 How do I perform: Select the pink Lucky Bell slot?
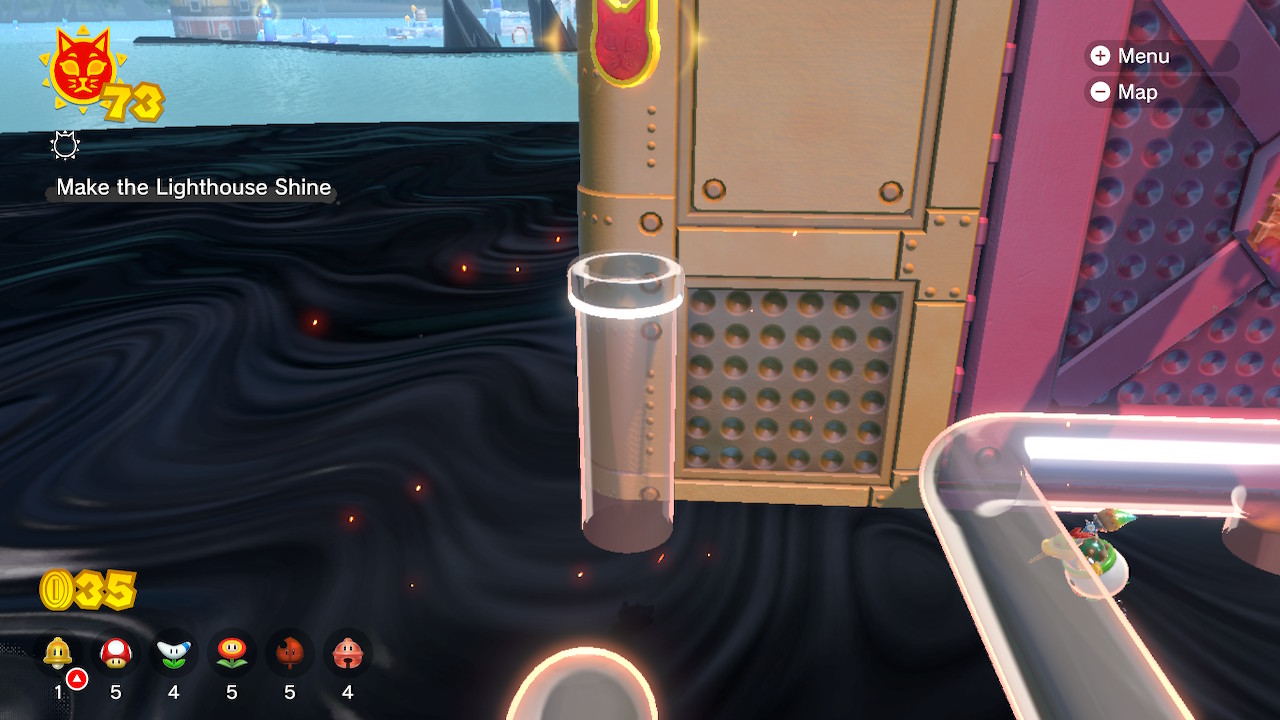point(348,654)
